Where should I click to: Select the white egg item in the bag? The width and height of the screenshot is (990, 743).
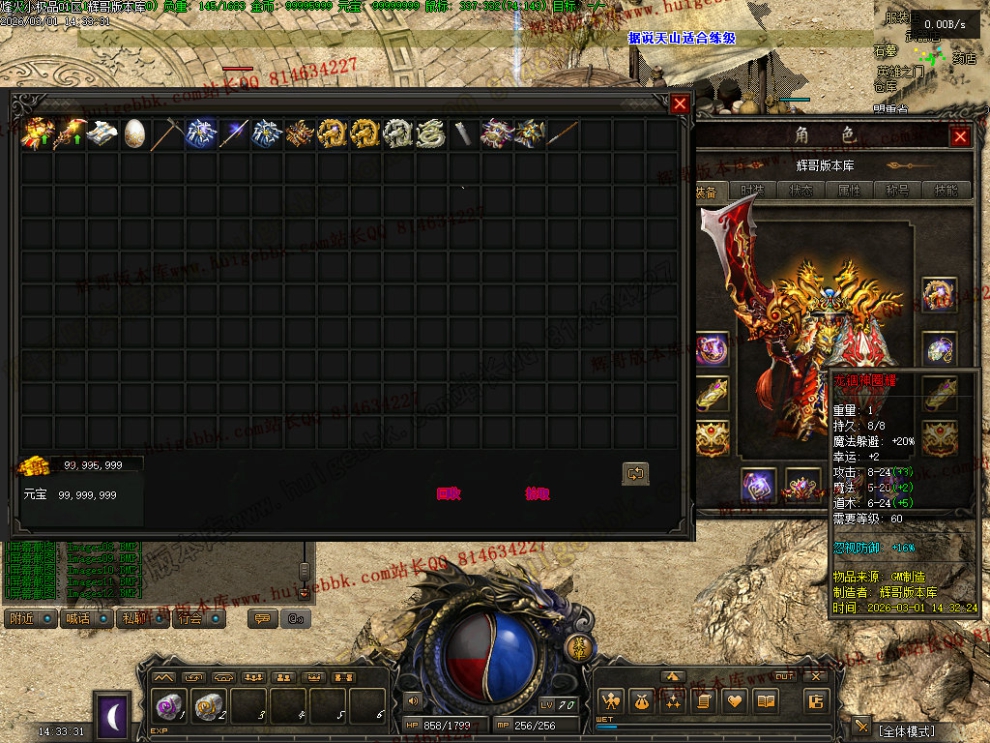[134, 133]
